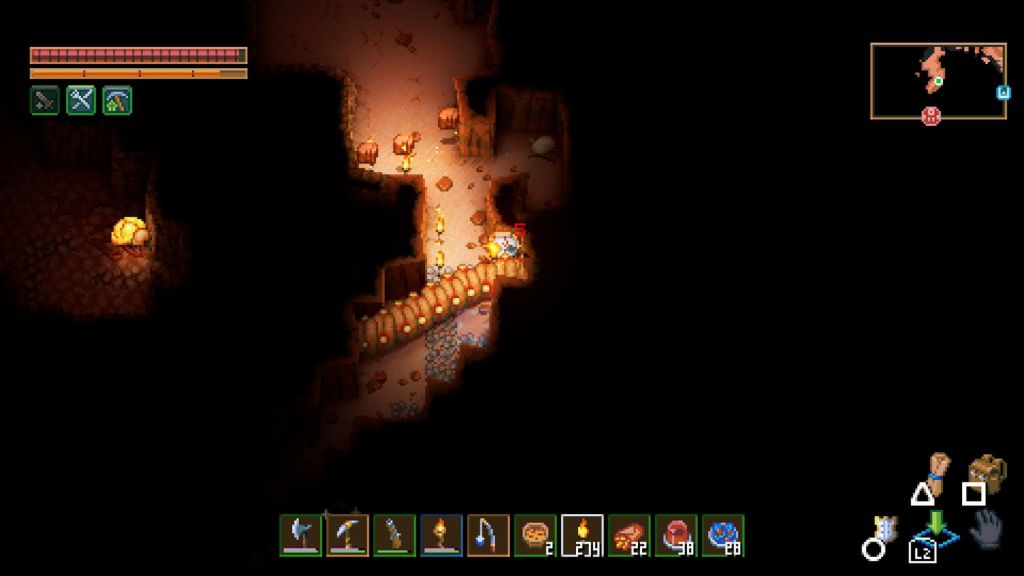Click the green arrow place-tile icon
1024x576 pixels.
[x=936, y=526]
